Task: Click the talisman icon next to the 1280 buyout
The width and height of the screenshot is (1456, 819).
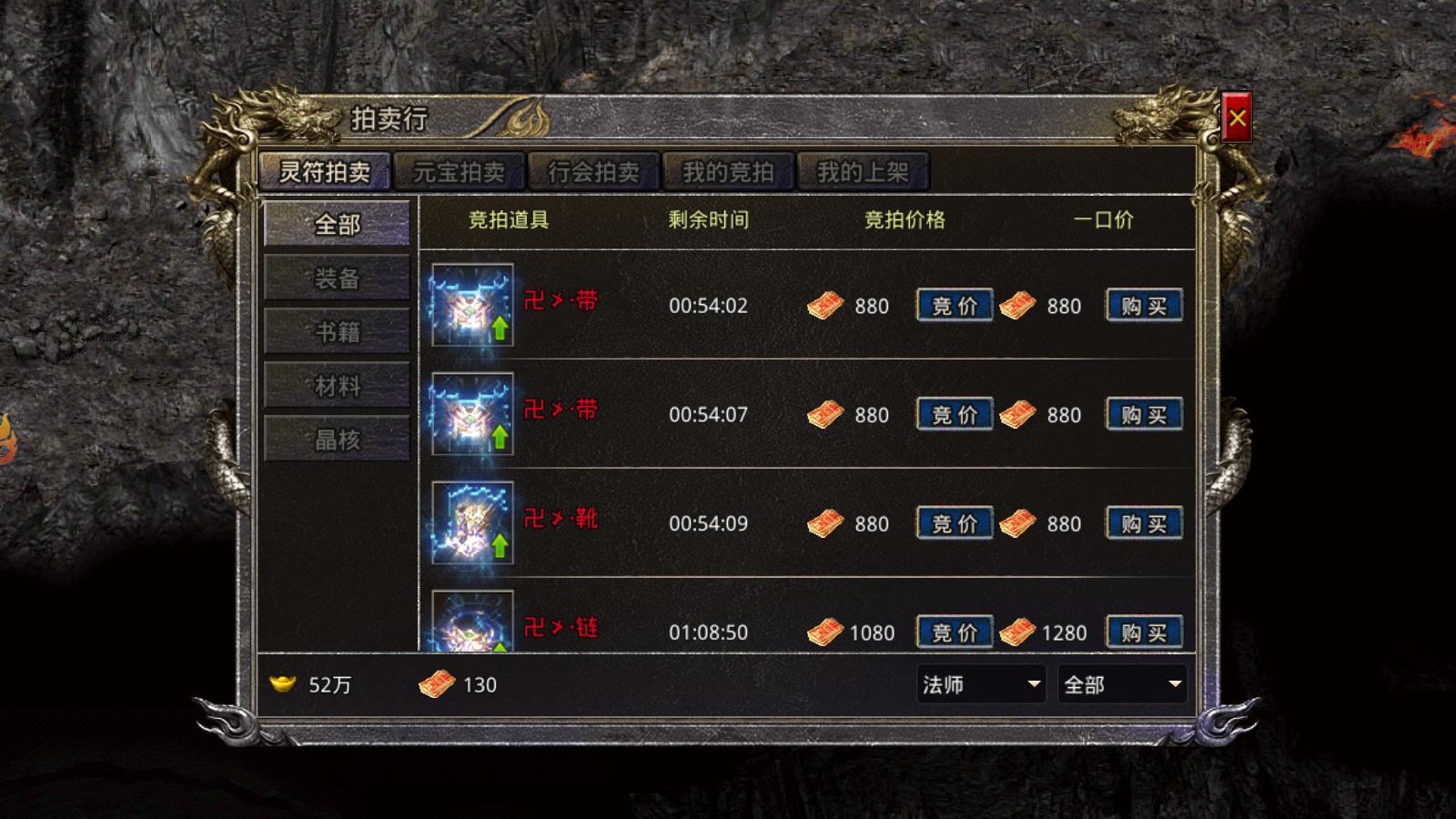Action: tap(1016, 632)
